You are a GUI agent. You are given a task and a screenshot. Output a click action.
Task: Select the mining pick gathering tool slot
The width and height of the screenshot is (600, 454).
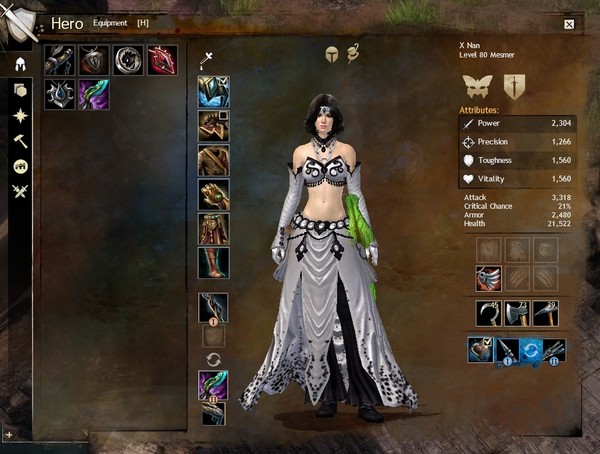pyautogui.click(x=546, y=312)
